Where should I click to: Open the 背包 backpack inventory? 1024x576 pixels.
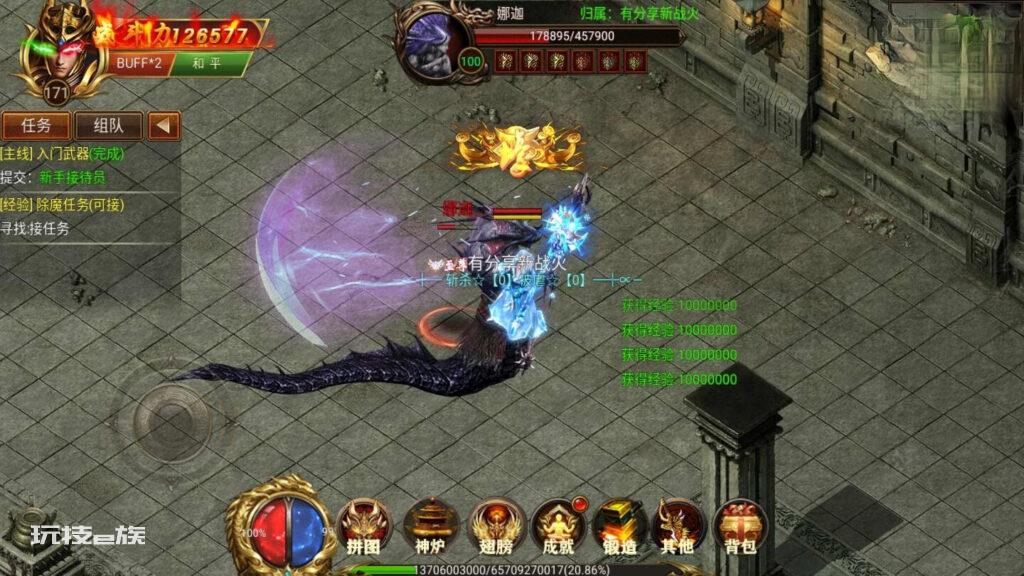pyautogui.click(x=741, y=526)
